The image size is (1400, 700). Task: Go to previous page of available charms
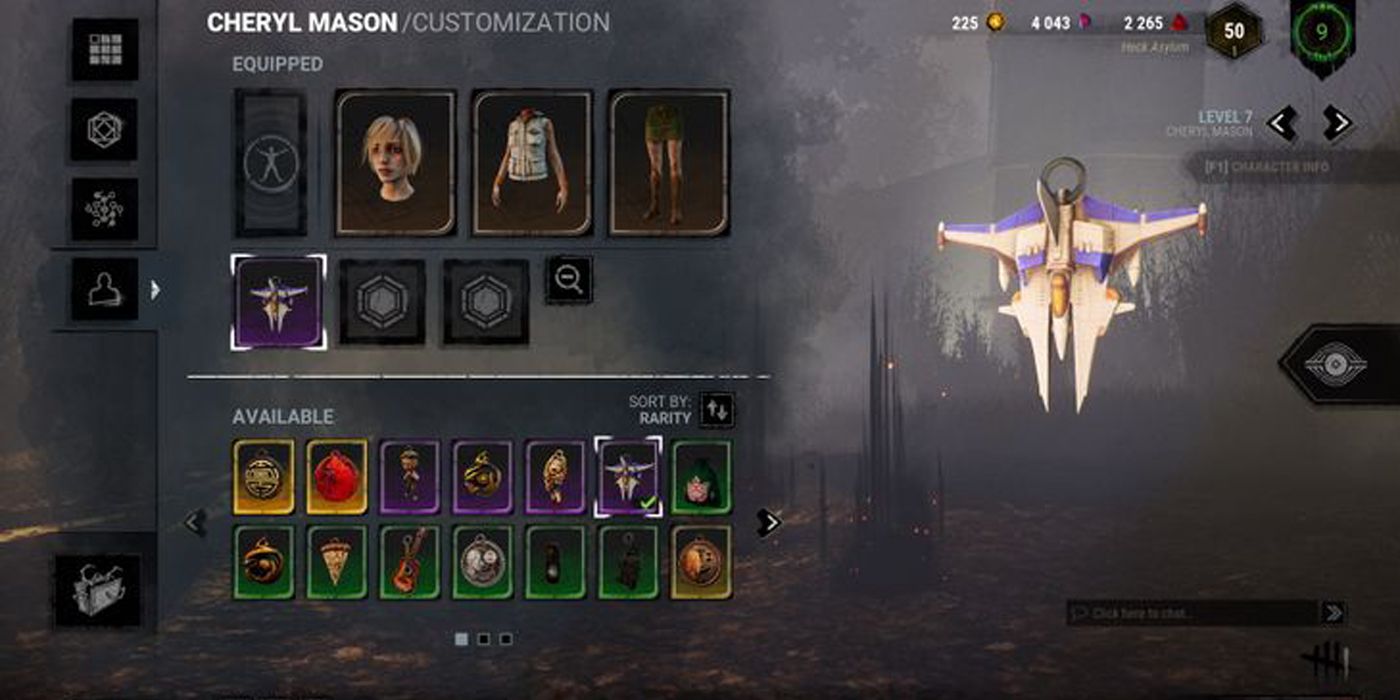(195, 521)
